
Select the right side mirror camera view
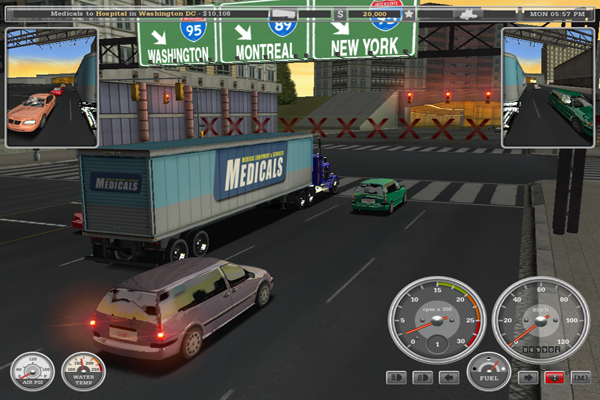548,88
